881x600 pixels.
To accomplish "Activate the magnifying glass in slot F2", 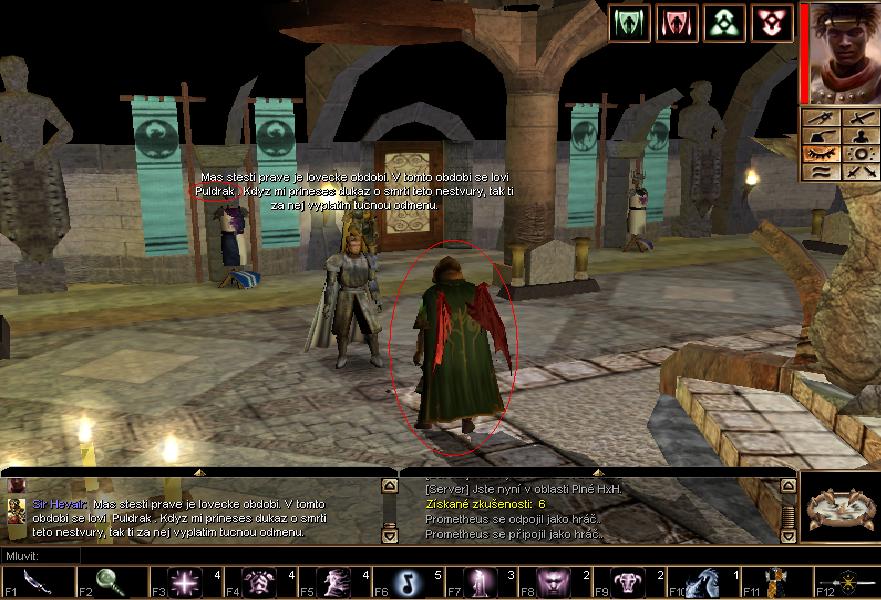I will 112,582.
